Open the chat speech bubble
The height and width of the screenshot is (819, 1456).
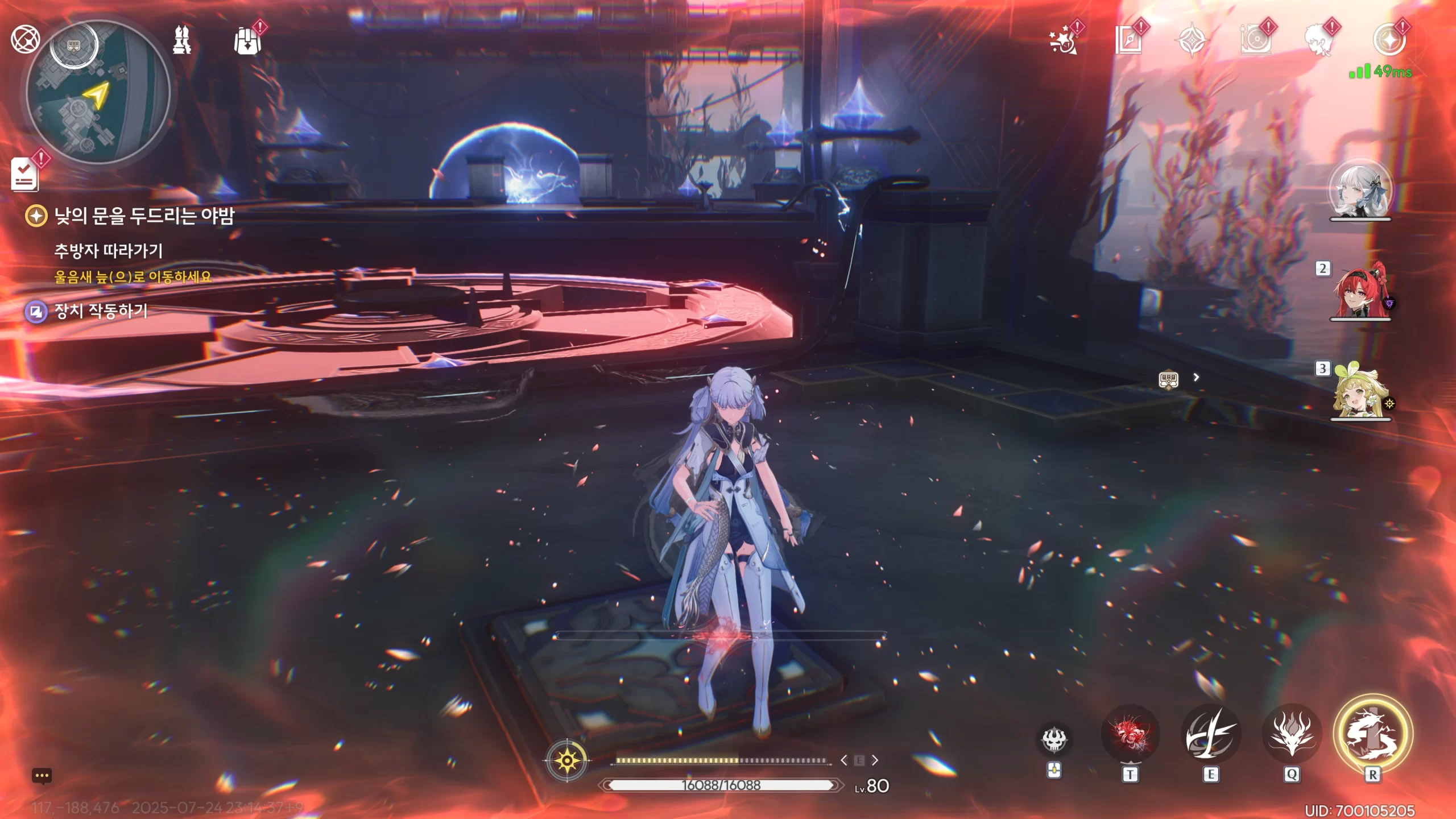tap(42, 776)
